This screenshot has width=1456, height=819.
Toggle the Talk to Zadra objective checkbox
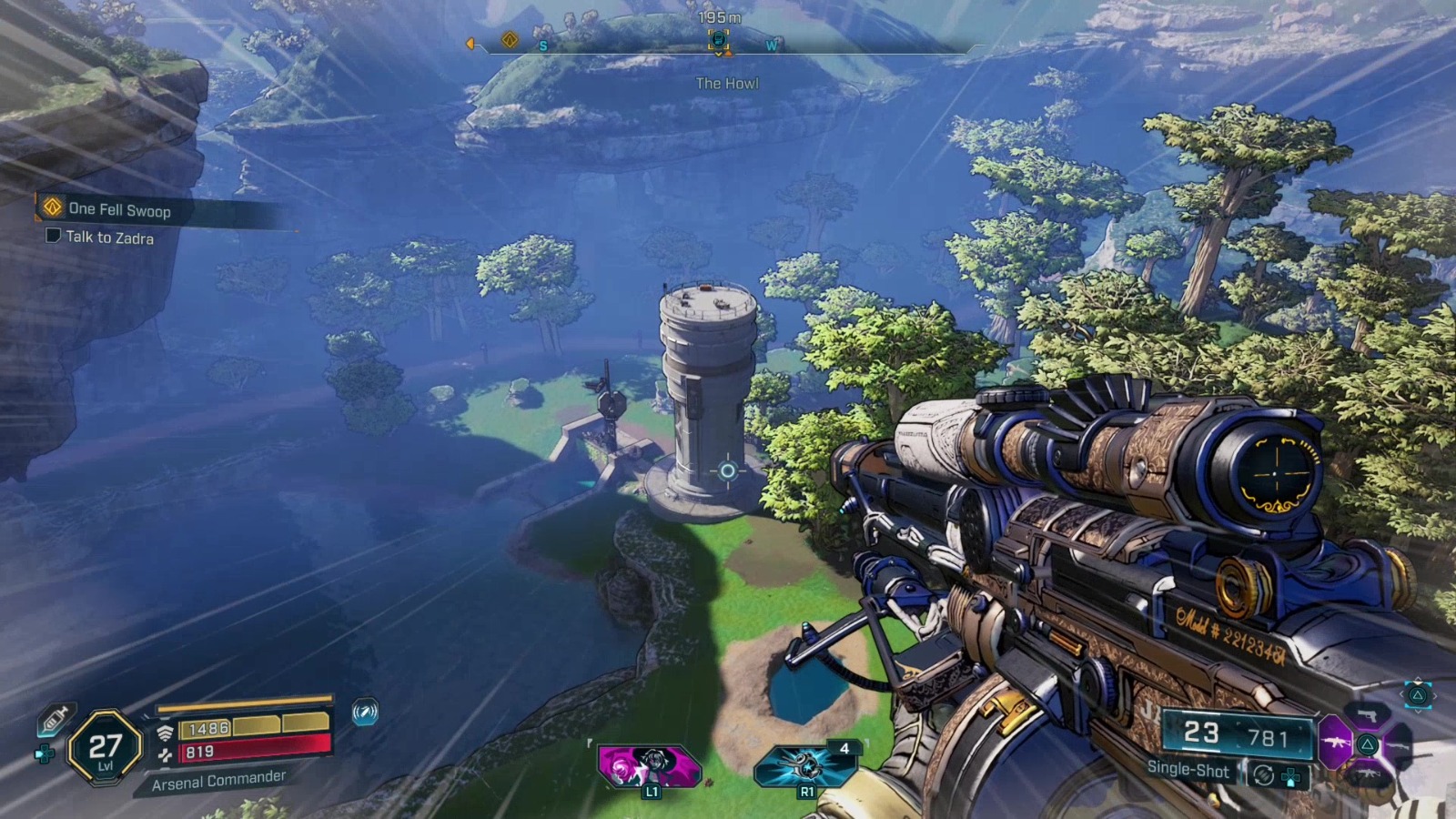53,238
